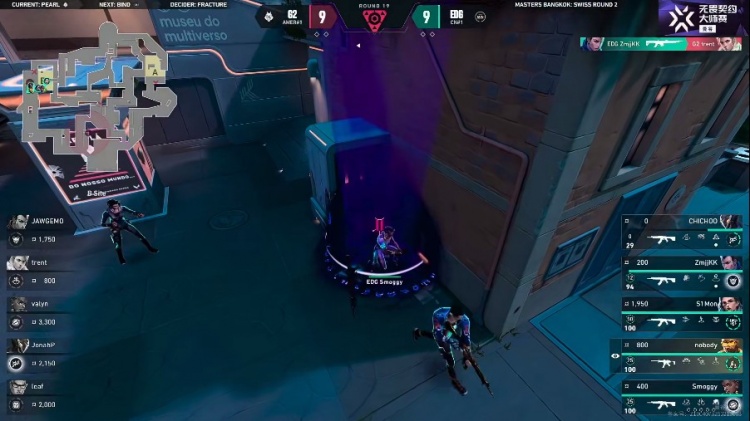Click the eye icon beside nobody
This screenshot has width=750, height=421.
[x=614, y=354]
